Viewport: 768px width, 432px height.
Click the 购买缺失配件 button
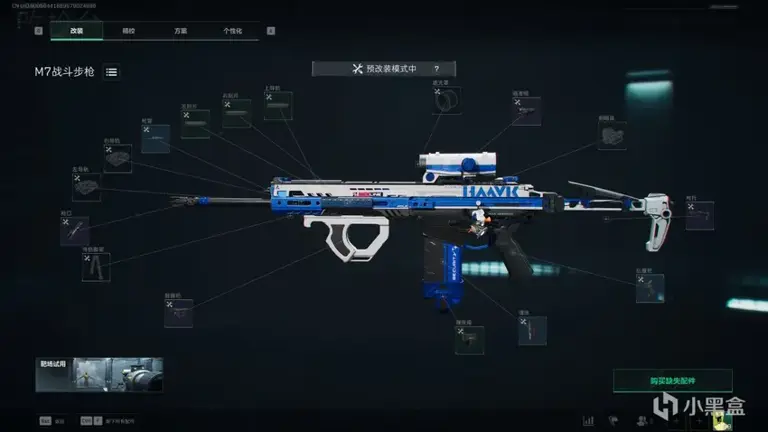point(672,380)
